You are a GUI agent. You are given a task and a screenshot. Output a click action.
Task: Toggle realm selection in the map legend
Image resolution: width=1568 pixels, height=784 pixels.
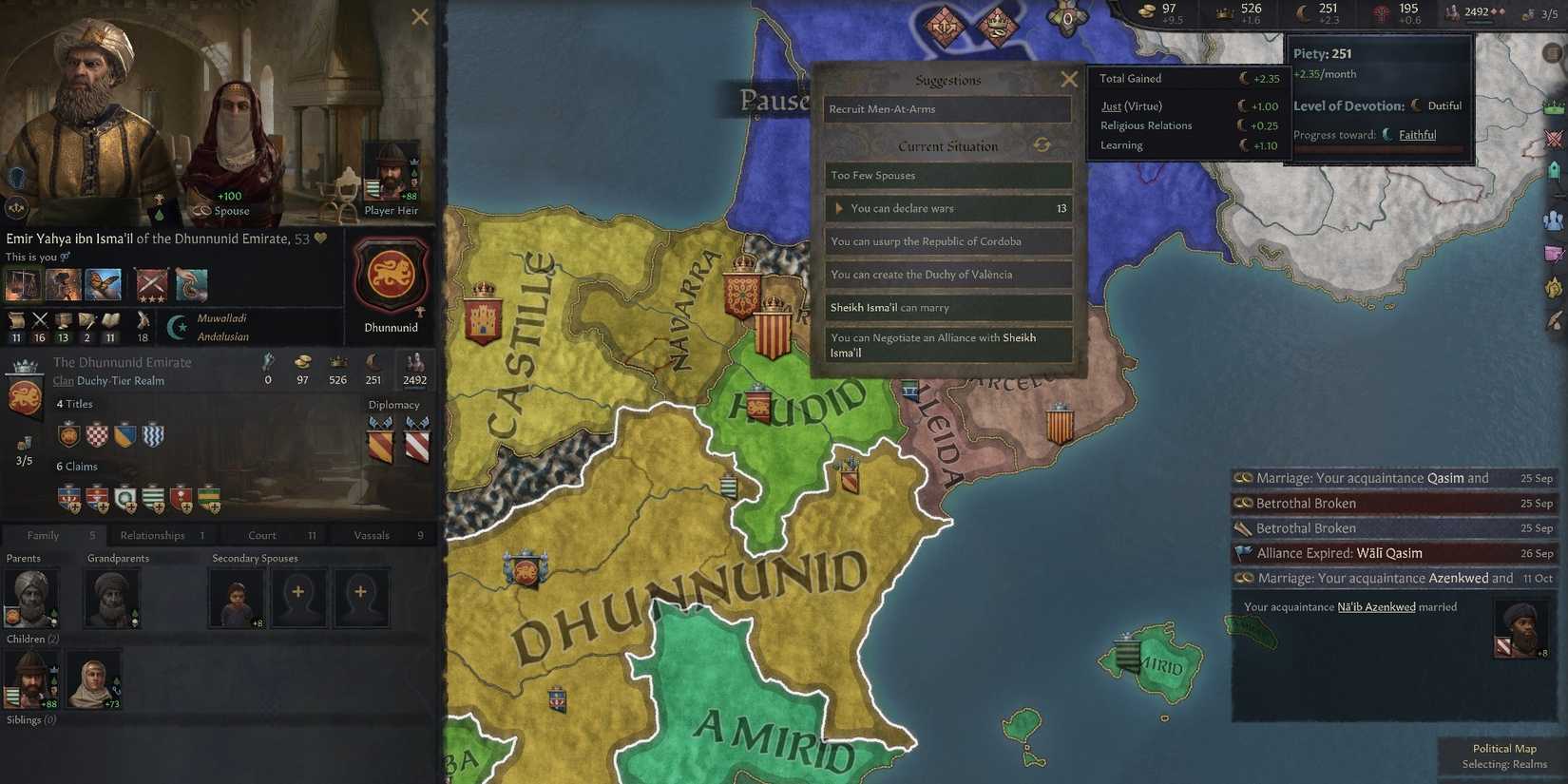(1504, 763)
